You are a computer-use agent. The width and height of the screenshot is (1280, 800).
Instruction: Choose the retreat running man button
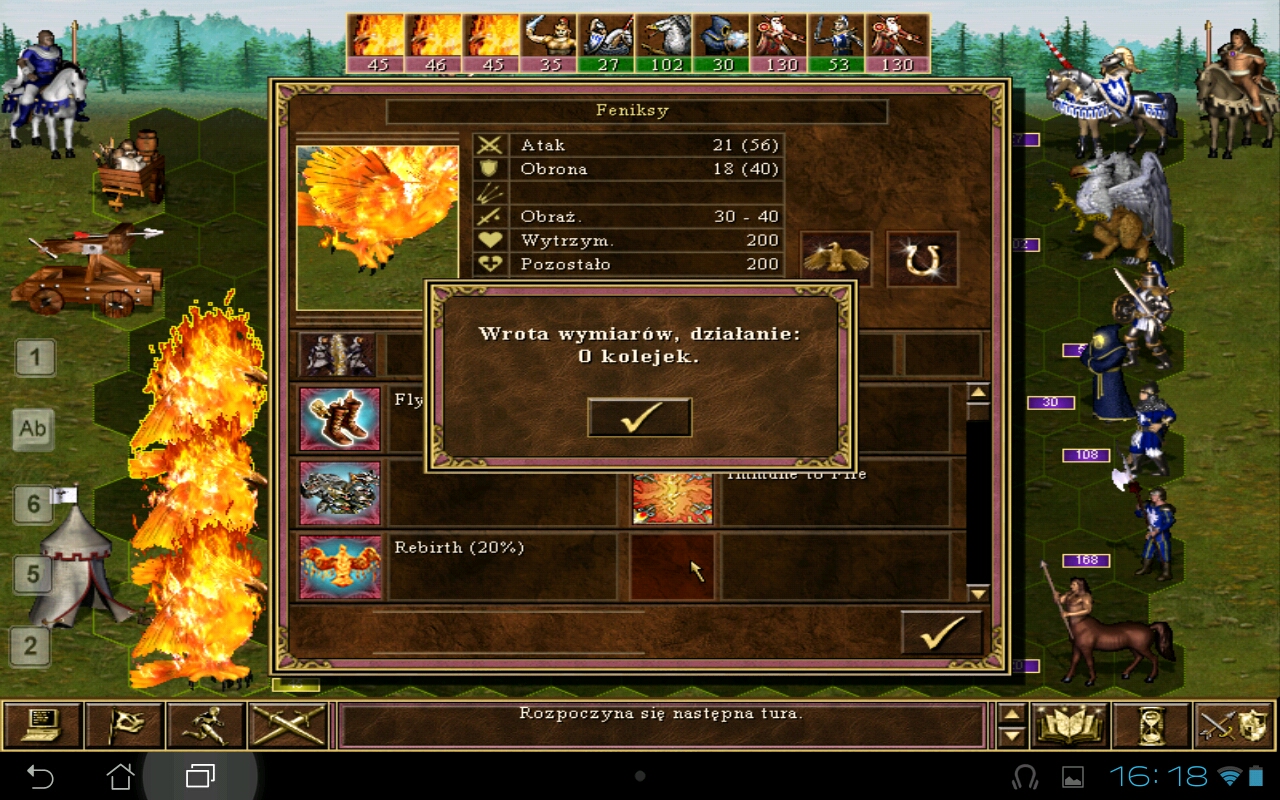coord(206,726)
